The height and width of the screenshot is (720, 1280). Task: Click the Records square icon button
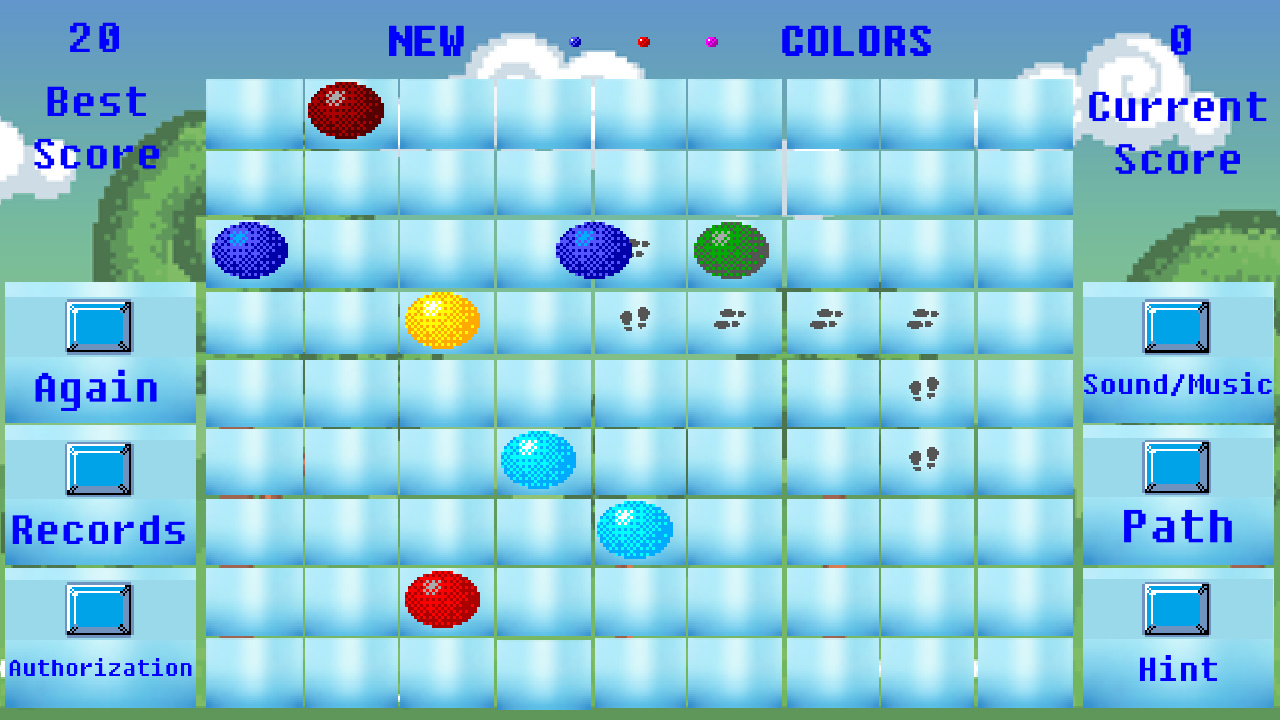click(x=100, y=467)
